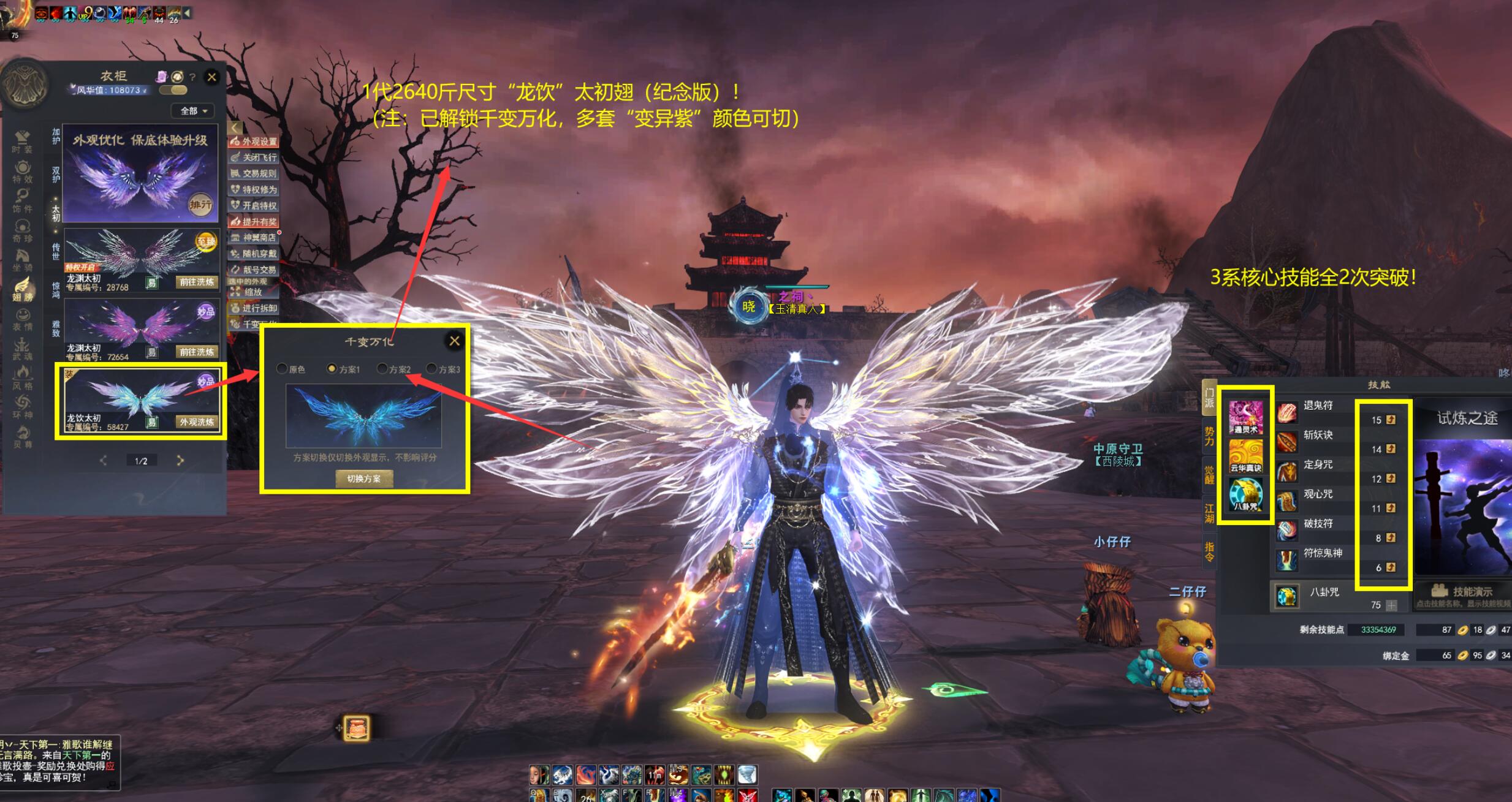Image resolution: width=1512 pixels, height=802 pixels.
Task: Select the 方案2 color scheme option
Action: tap(382, 369)
